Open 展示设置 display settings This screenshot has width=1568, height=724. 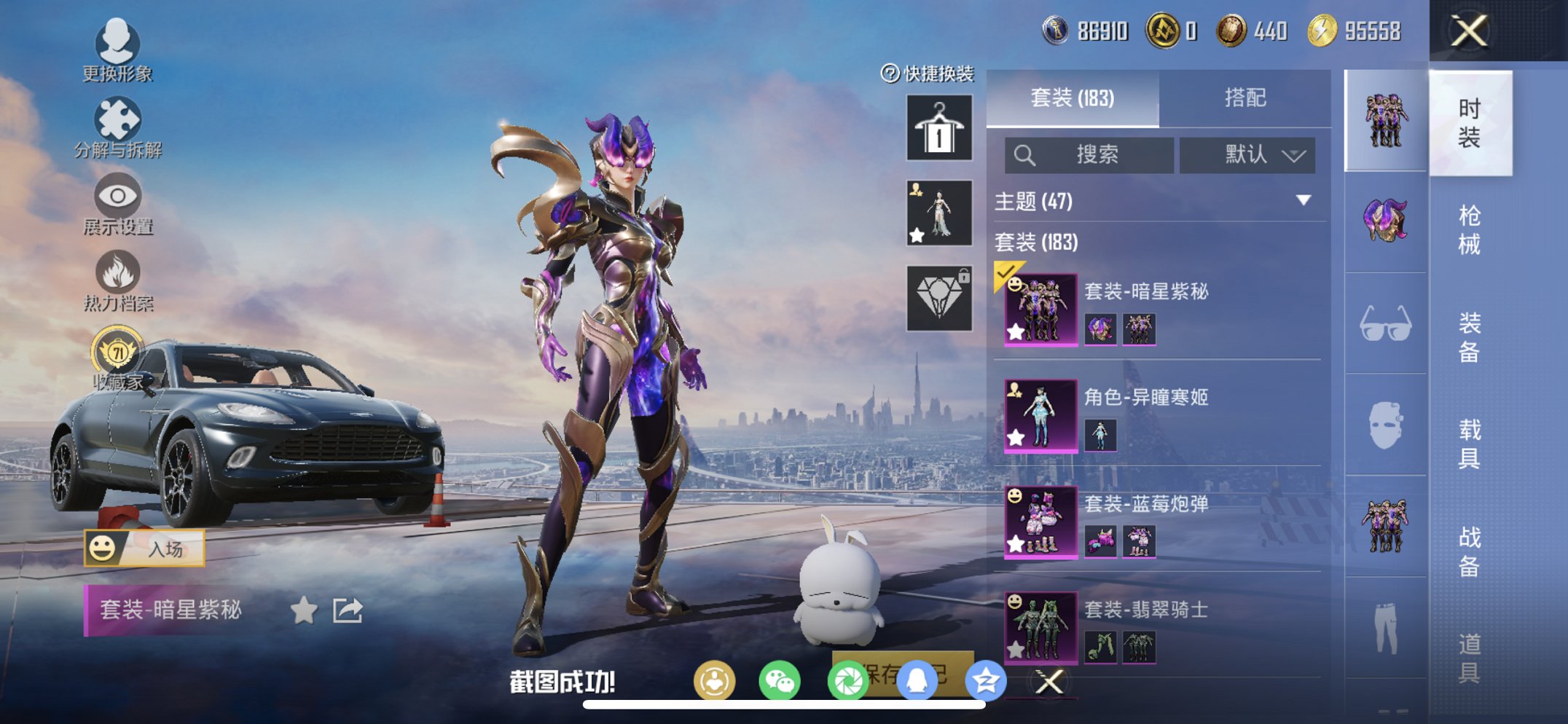click(x=117, y=205)
